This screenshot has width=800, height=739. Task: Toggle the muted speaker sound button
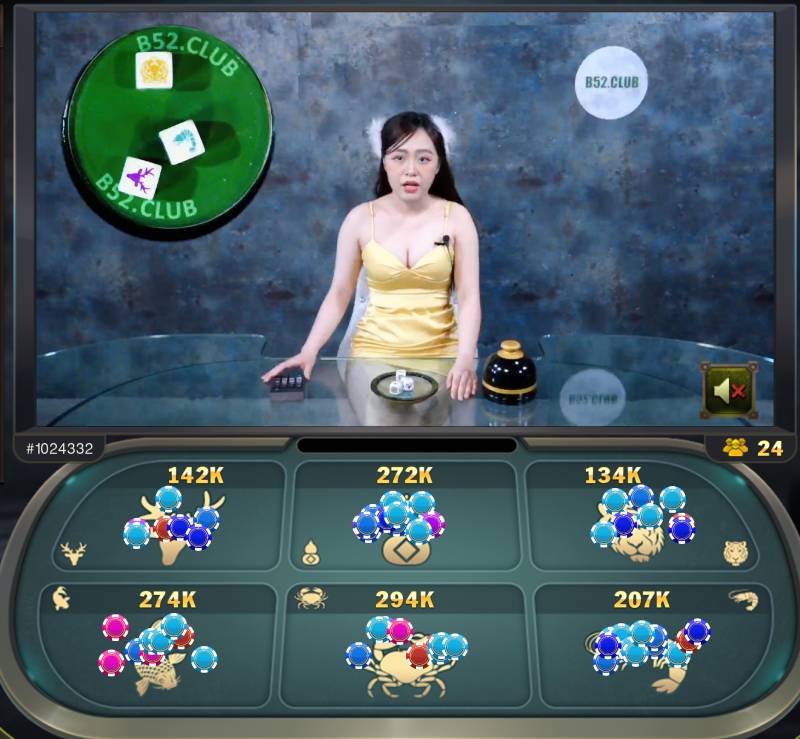point(727,389)
